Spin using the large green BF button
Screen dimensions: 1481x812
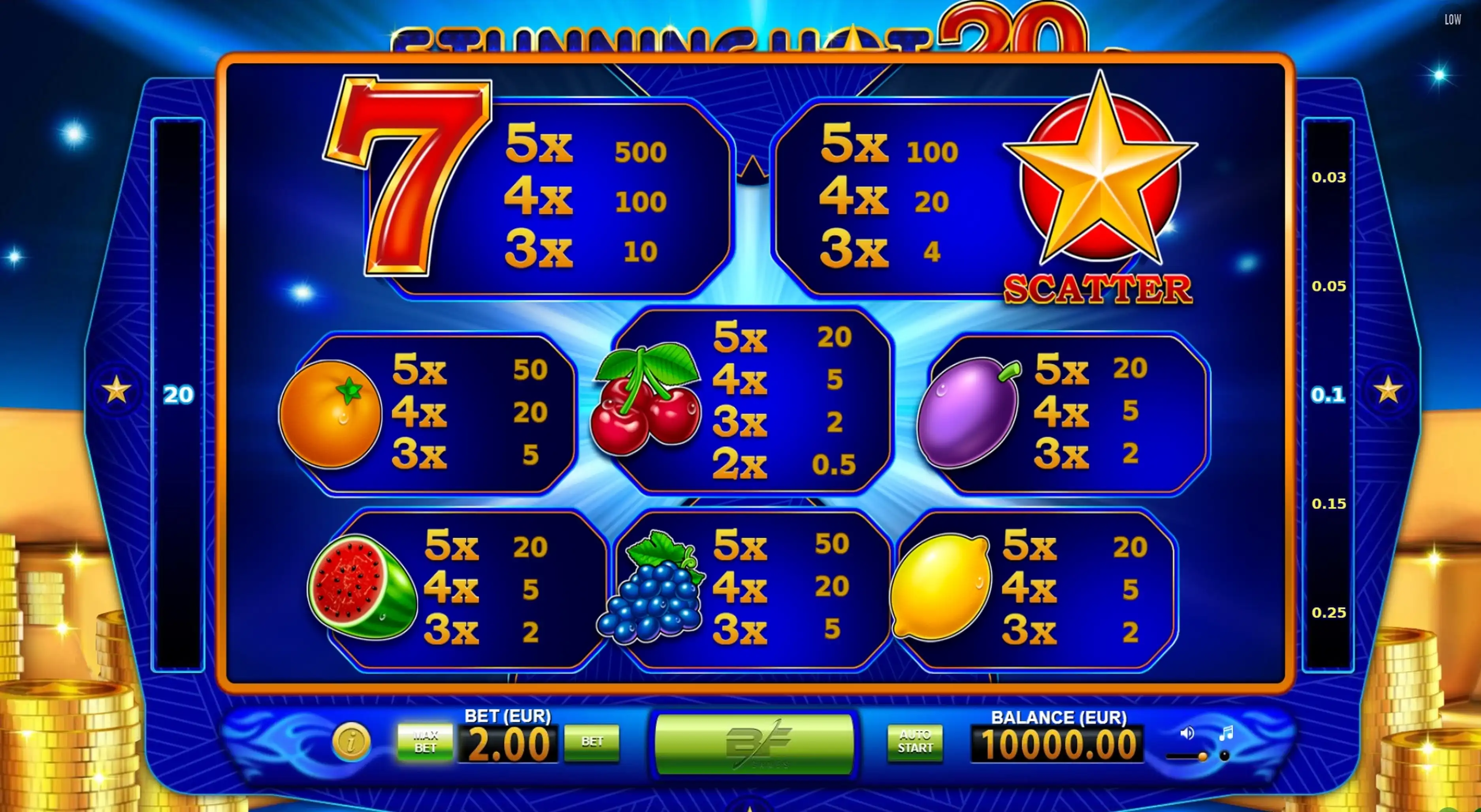tap(754, 744)
